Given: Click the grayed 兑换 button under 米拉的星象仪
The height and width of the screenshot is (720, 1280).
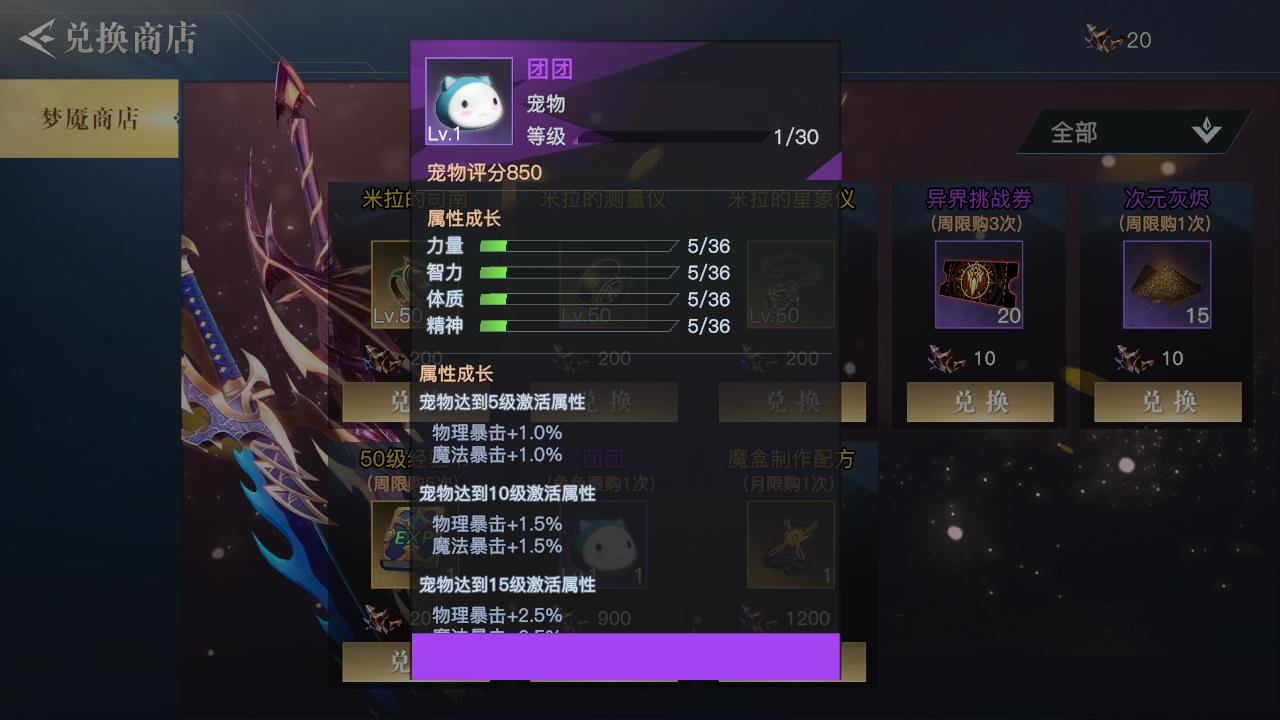Looking at the screenshot, I should 791,401.
